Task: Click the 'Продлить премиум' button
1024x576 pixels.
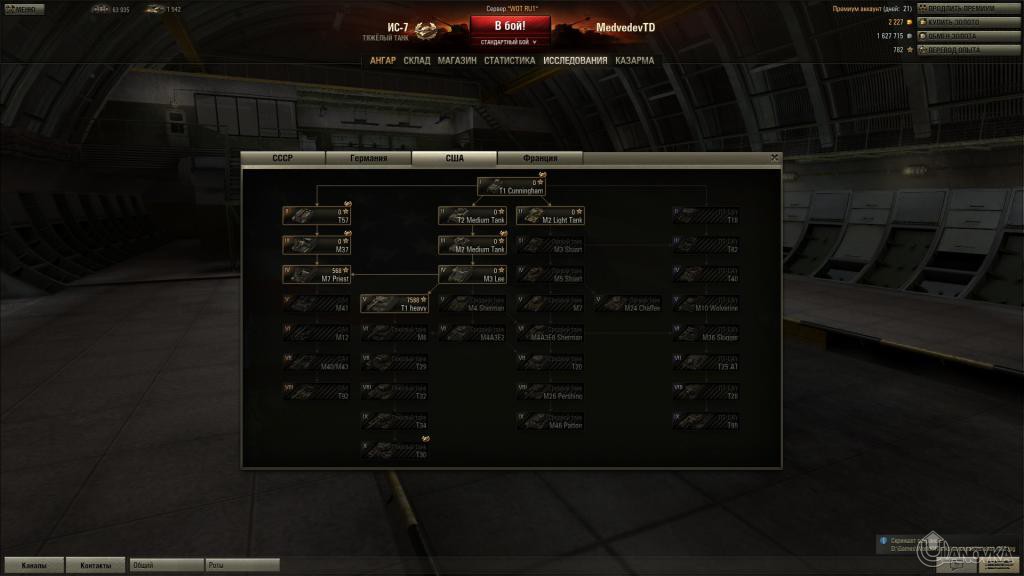Action: pyautogui.click(x=960, y=8)
